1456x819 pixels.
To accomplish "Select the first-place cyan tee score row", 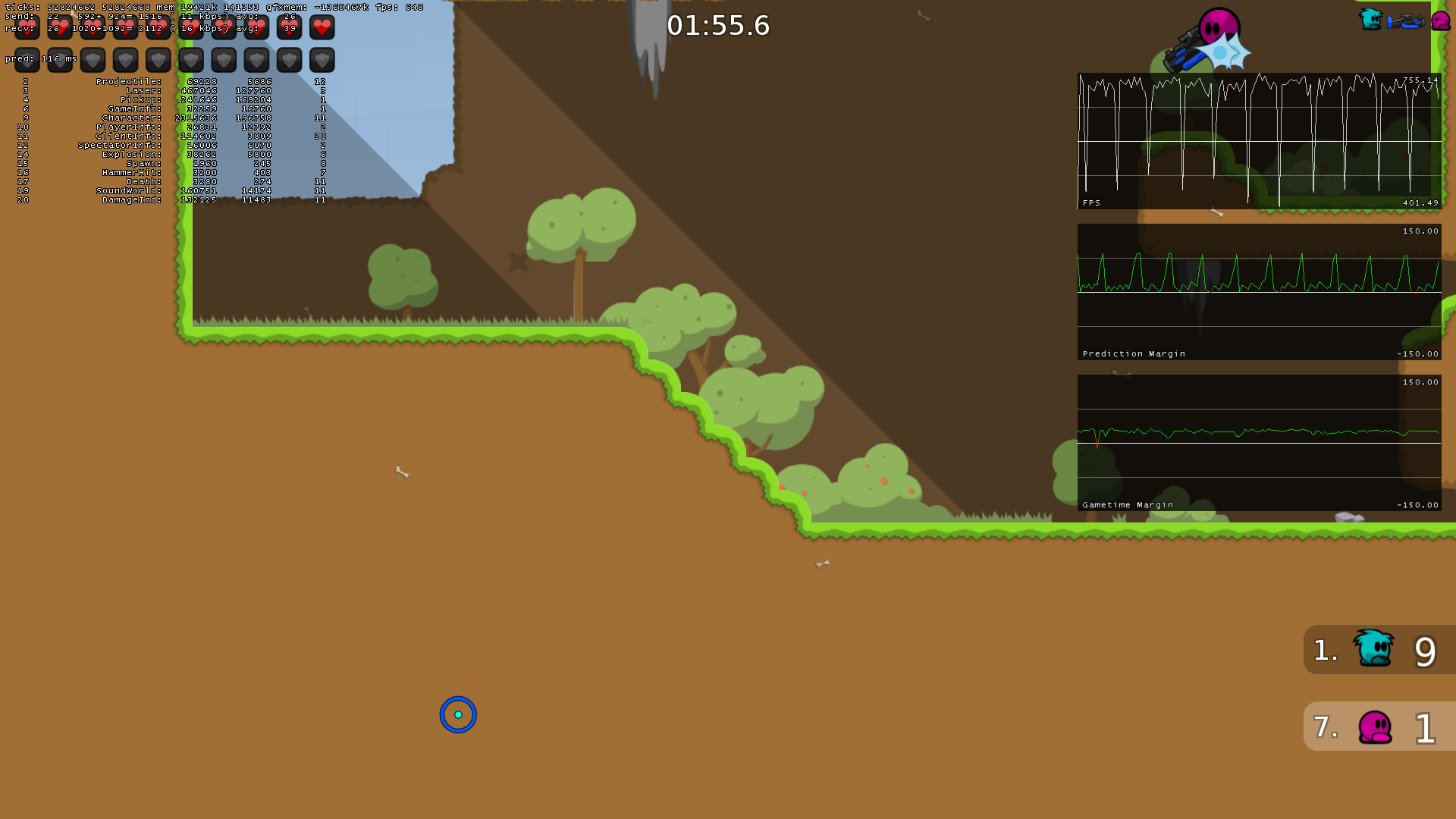I will coord(1379,650).
